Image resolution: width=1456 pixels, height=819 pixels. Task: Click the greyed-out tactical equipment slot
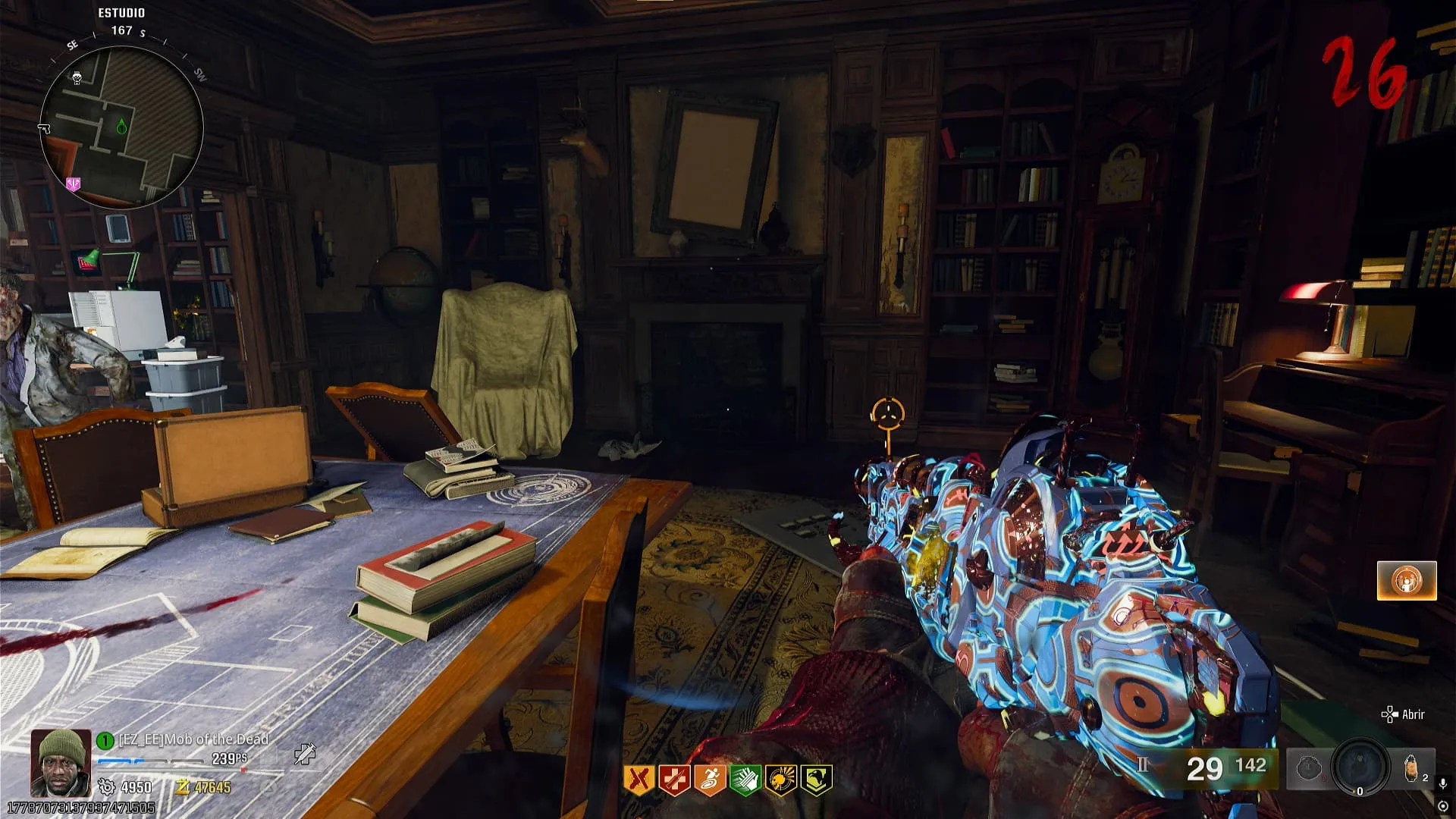1308,769
